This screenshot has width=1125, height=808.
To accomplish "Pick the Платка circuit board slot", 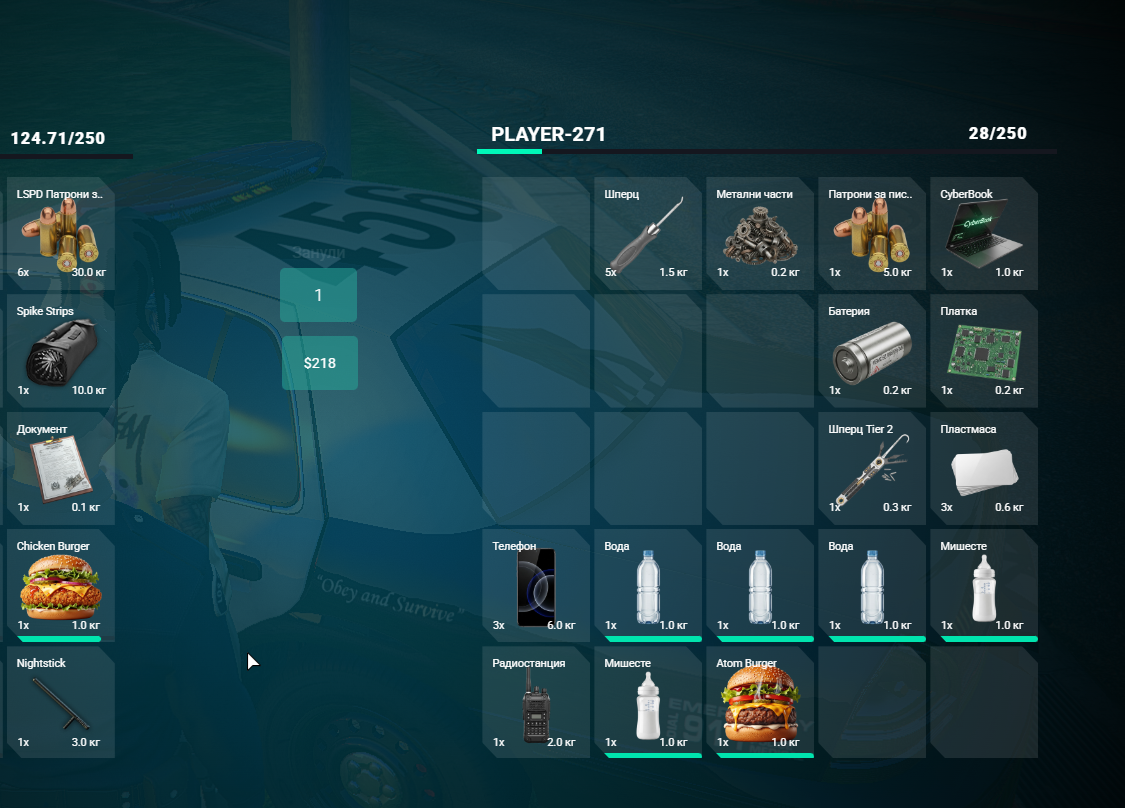I will [983, 351].
